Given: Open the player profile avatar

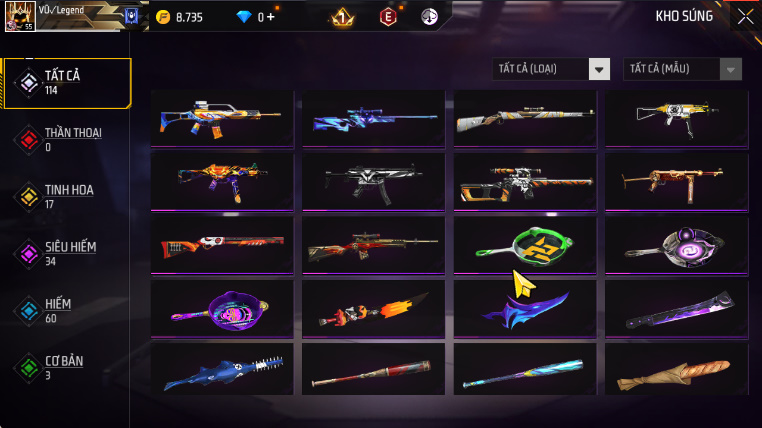Looking at the screenshot, I should (19, 16).
